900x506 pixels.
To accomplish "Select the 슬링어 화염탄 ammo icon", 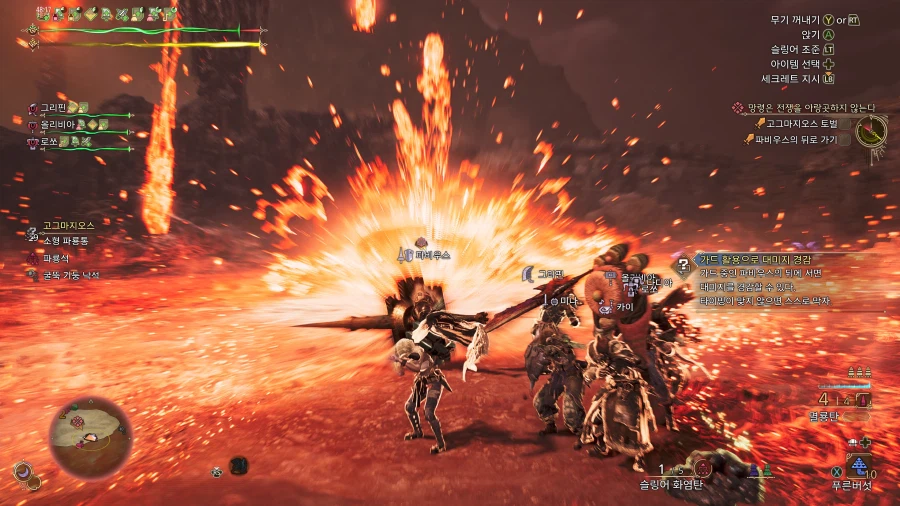I will pos(704,467).
